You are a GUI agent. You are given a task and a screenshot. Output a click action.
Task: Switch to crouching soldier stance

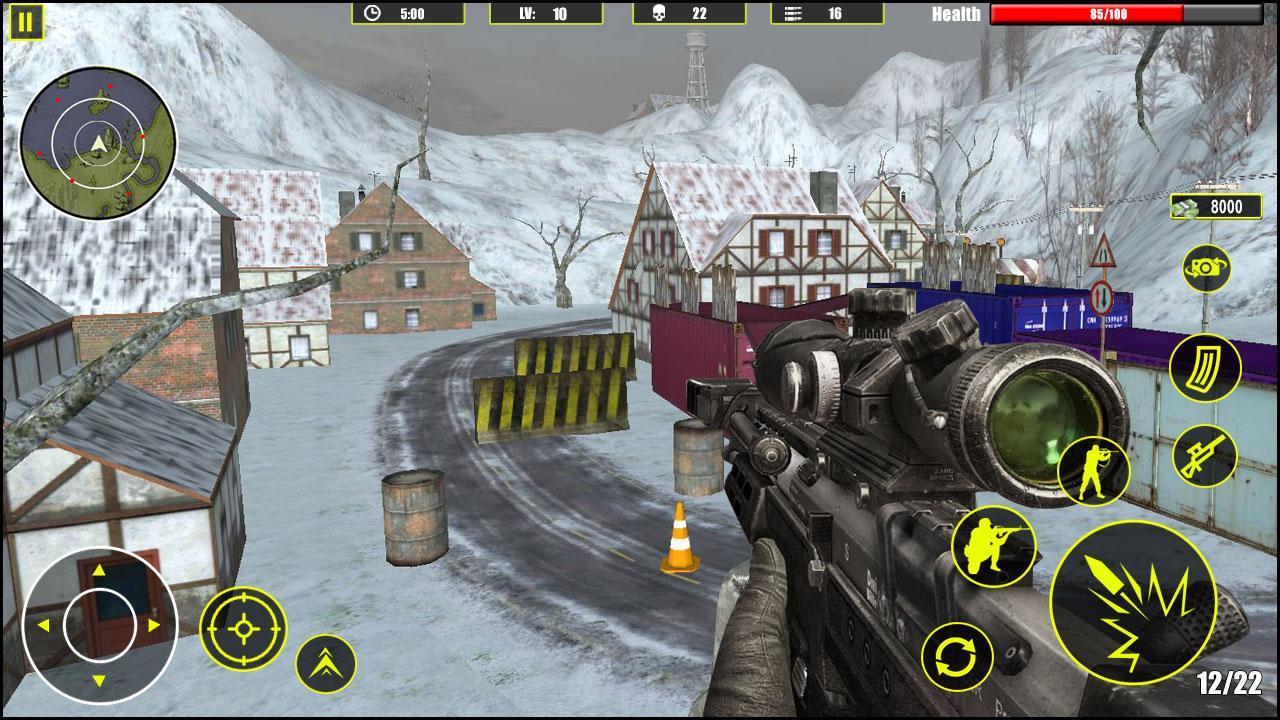pyautogui.click(x=993, y=546)
